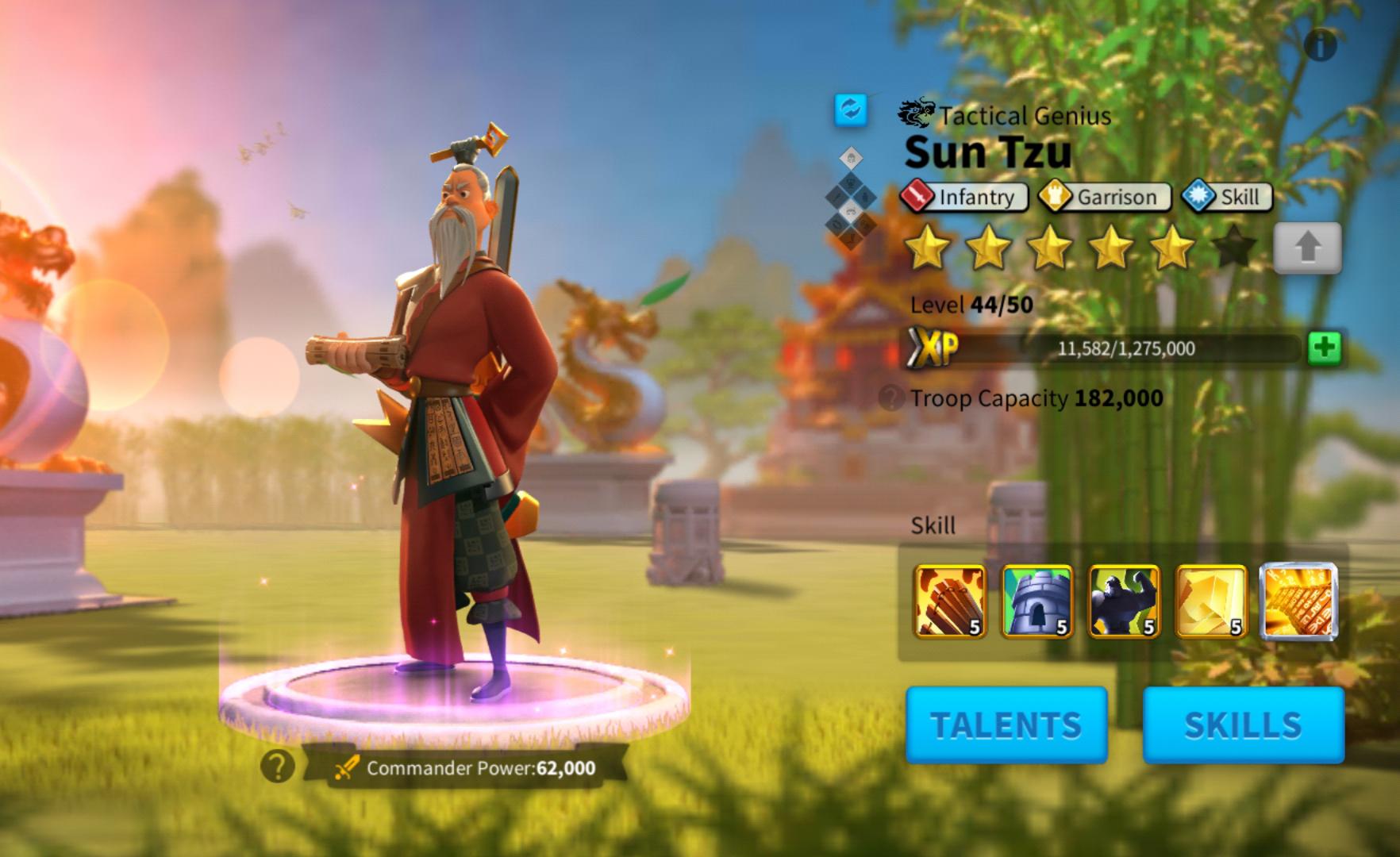Tap the Infantry specialty tag
1400x857 pixels.
click(x=964, y=197)
